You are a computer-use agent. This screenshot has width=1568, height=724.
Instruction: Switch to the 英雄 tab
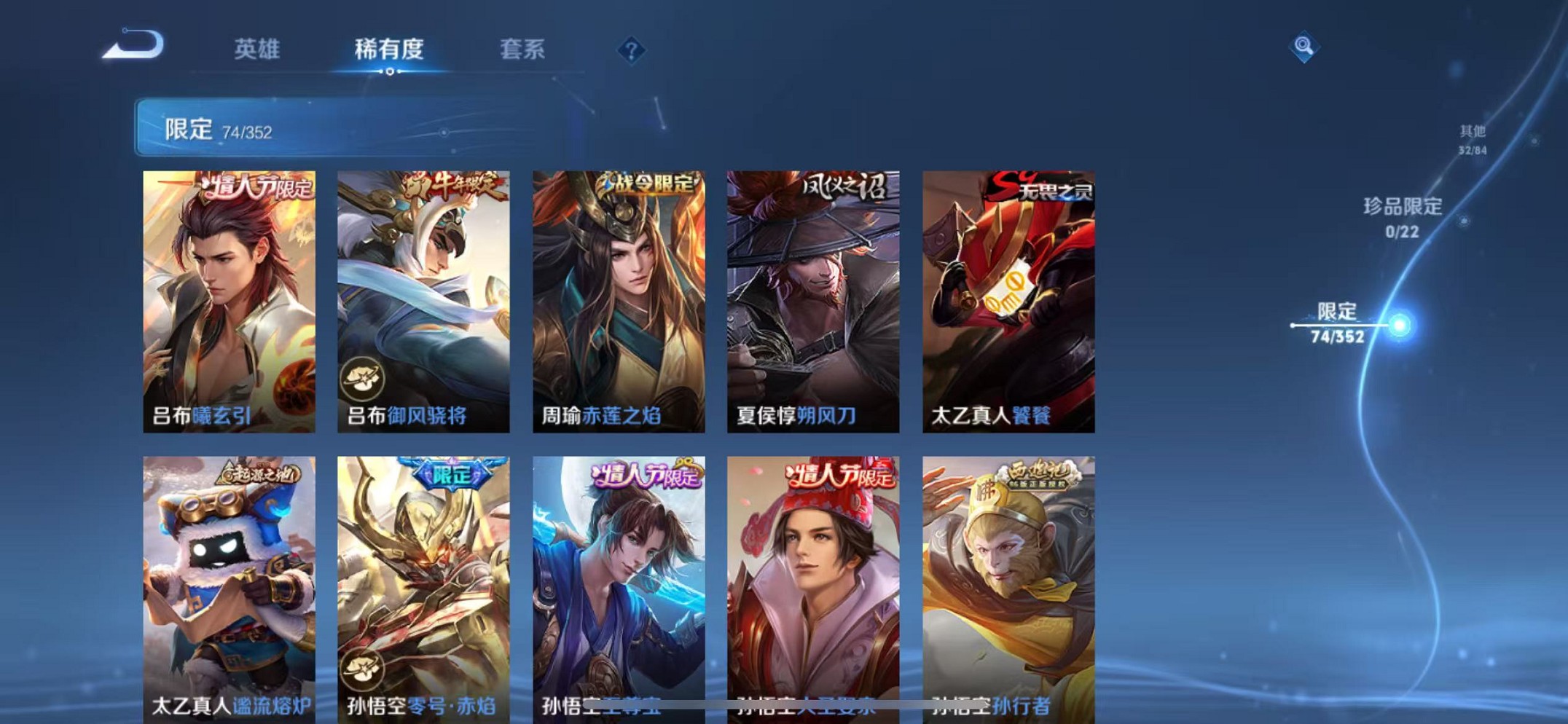point(255,50)
